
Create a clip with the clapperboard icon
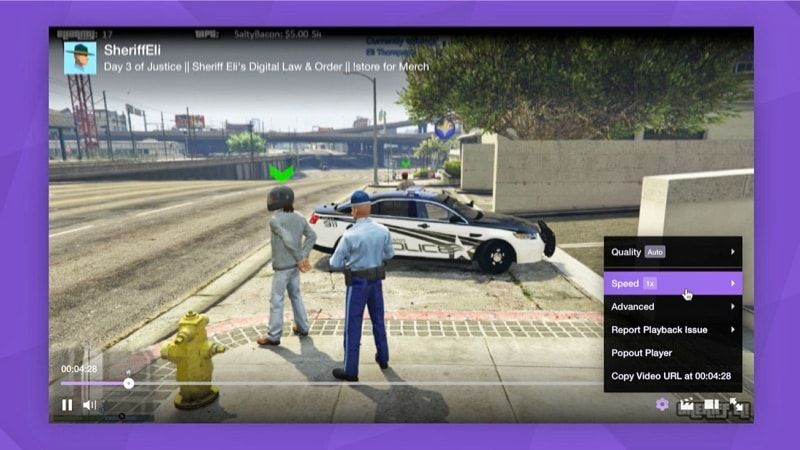click(687, 404)
